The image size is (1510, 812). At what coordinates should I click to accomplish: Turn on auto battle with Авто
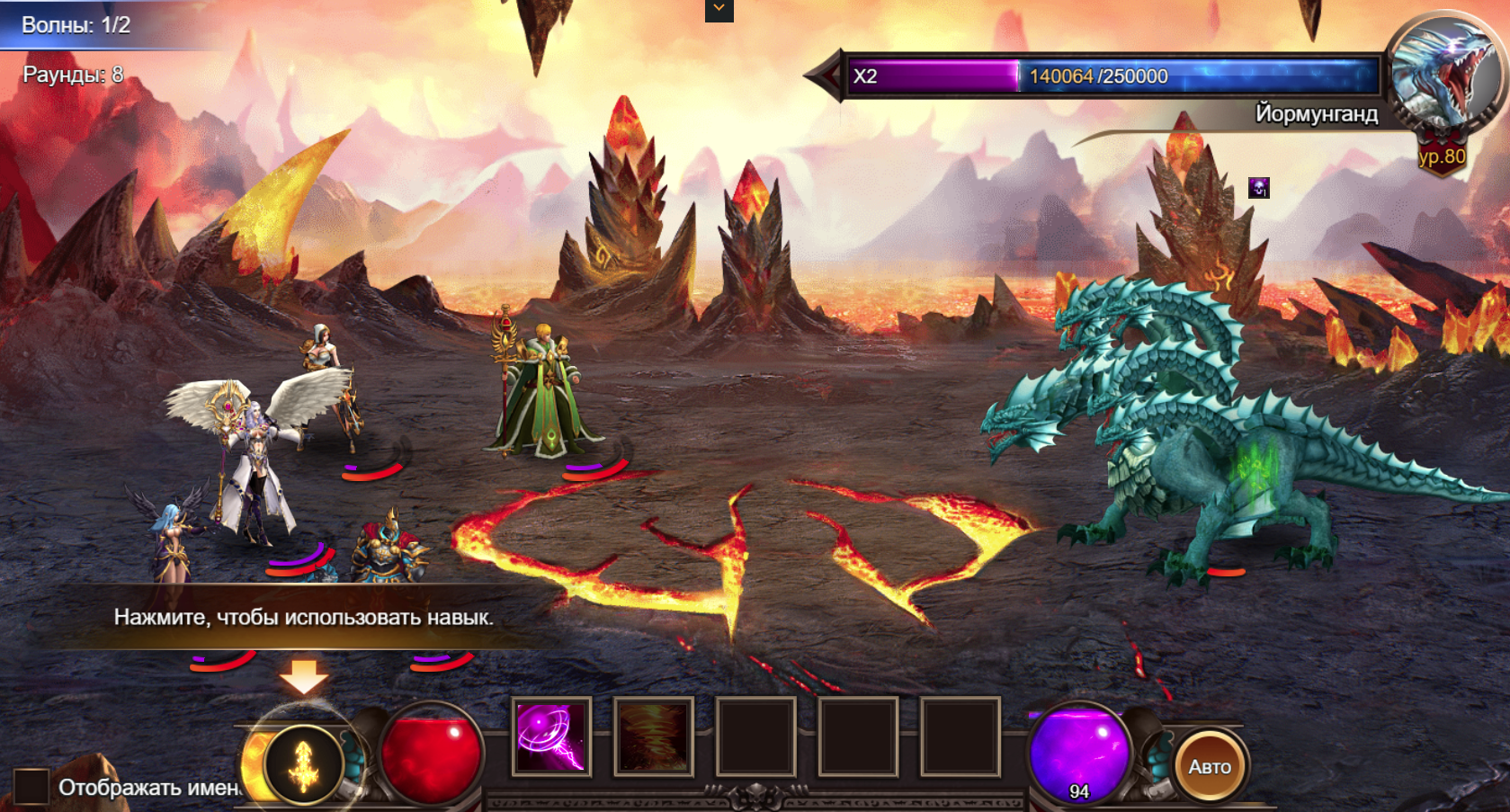tap(1210, 767)
